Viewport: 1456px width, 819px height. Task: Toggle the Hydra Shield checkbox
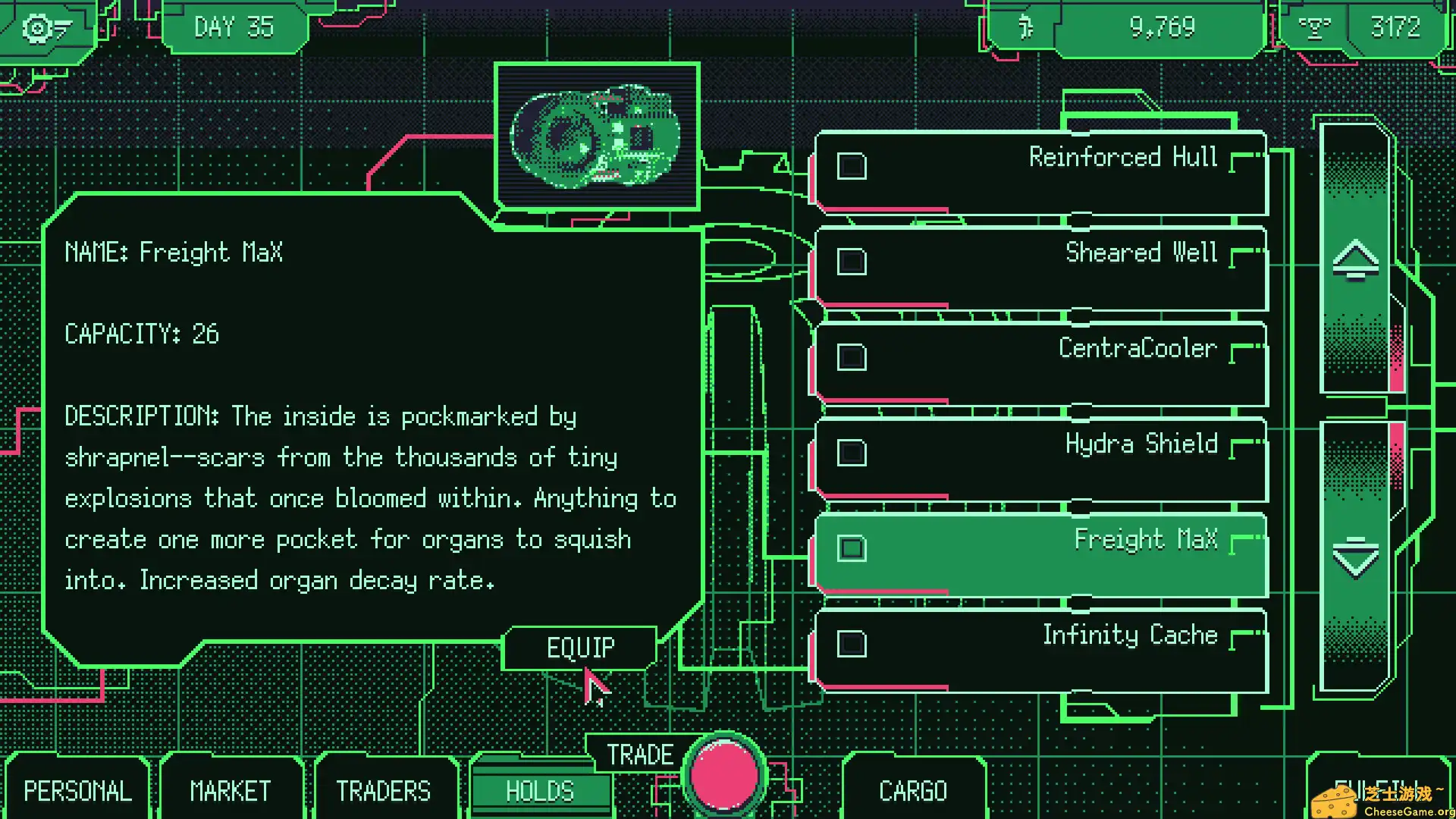pyautogui.click(x=851, y=453)
